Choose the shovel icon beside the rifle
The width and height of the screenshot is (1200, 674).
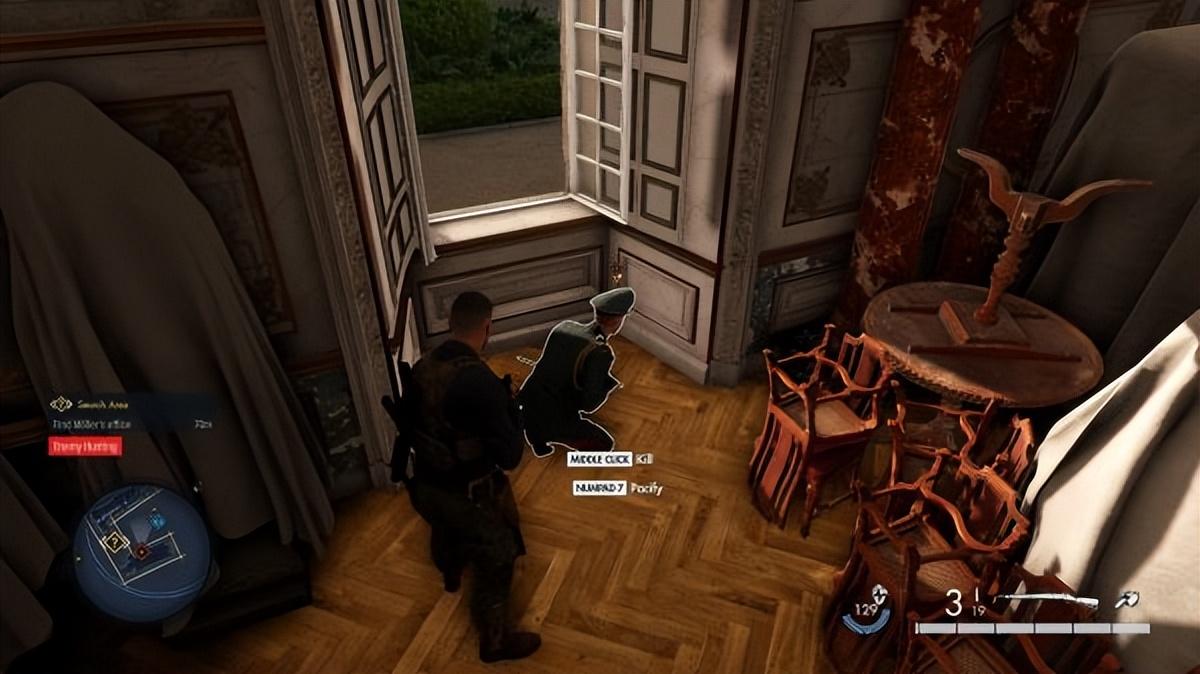1131,601
